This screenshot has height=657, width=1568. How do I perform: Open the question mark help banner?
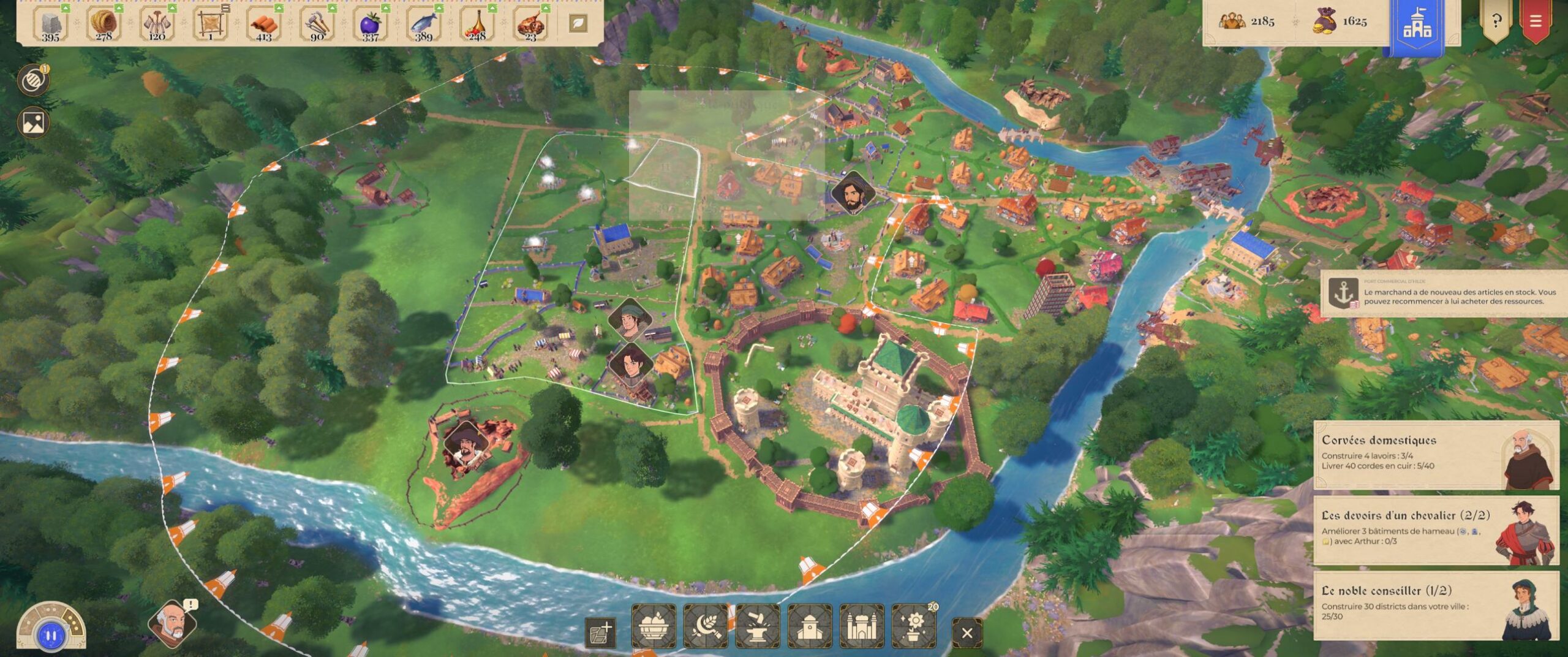[1496, 21]
